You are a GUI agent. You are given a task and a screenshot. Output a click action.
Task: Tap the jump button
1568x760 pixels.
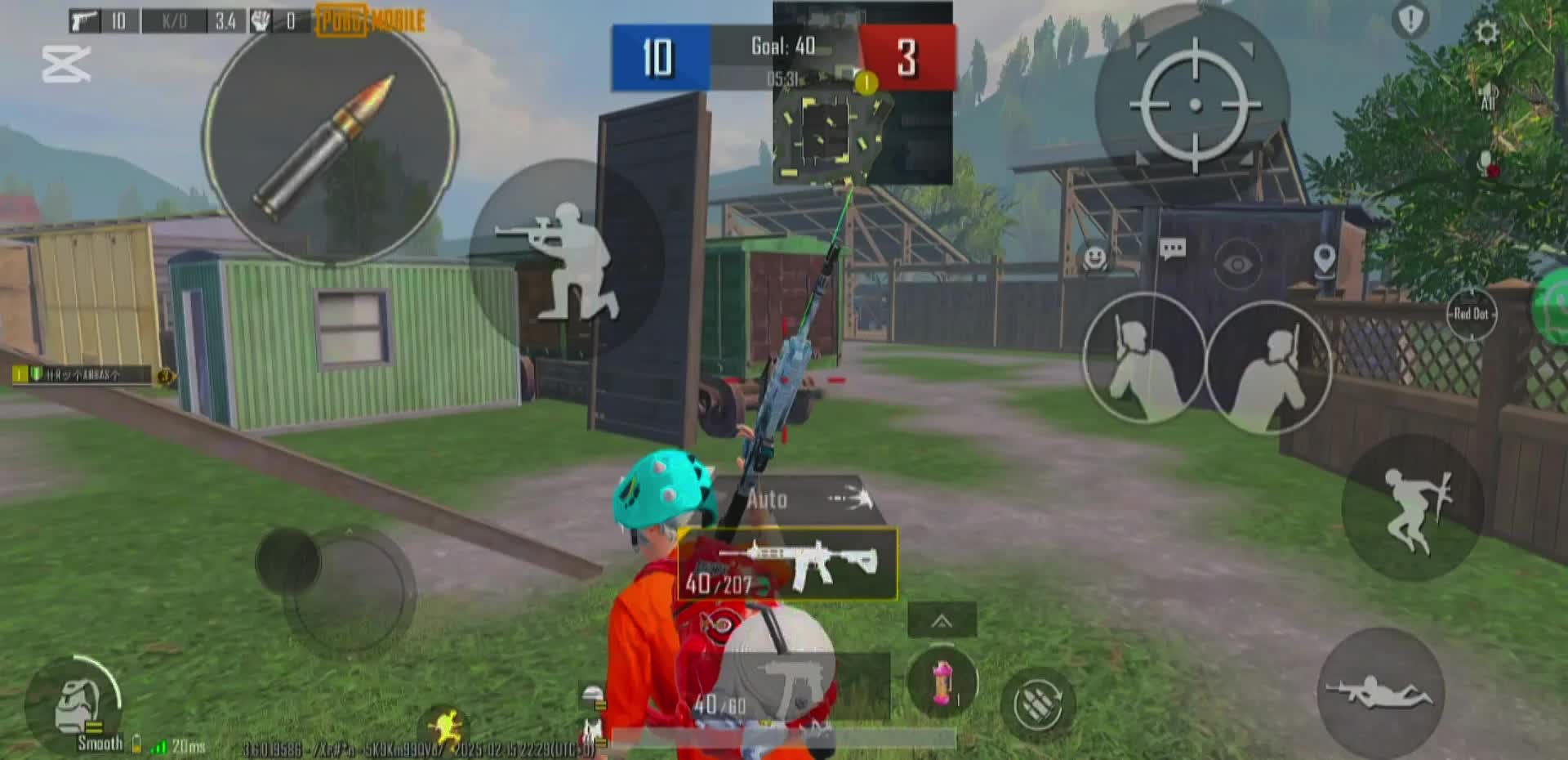coord(1413,507)
